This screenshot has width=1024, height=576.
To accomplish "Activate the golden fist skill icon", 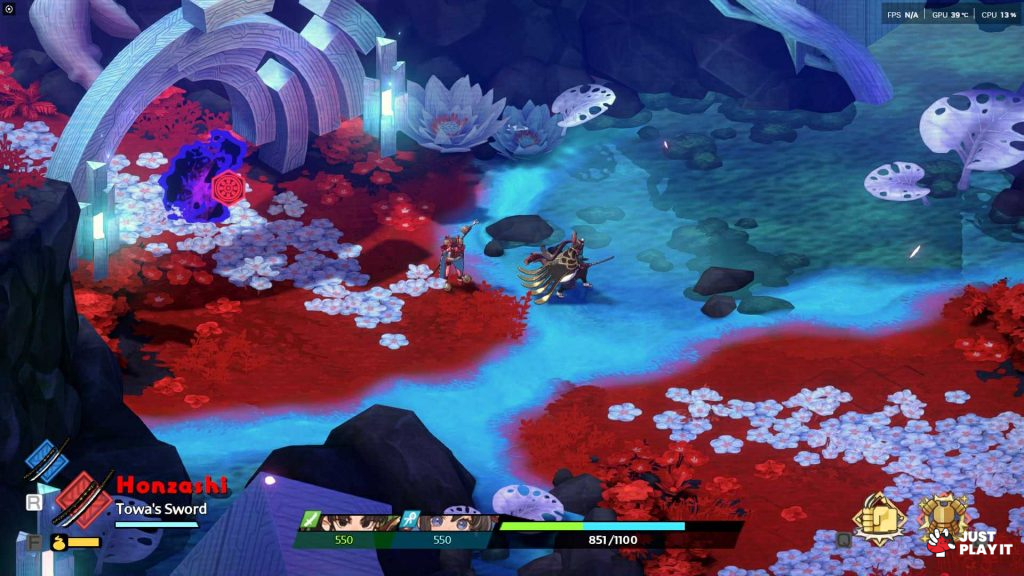I will (x=879, y=518).
